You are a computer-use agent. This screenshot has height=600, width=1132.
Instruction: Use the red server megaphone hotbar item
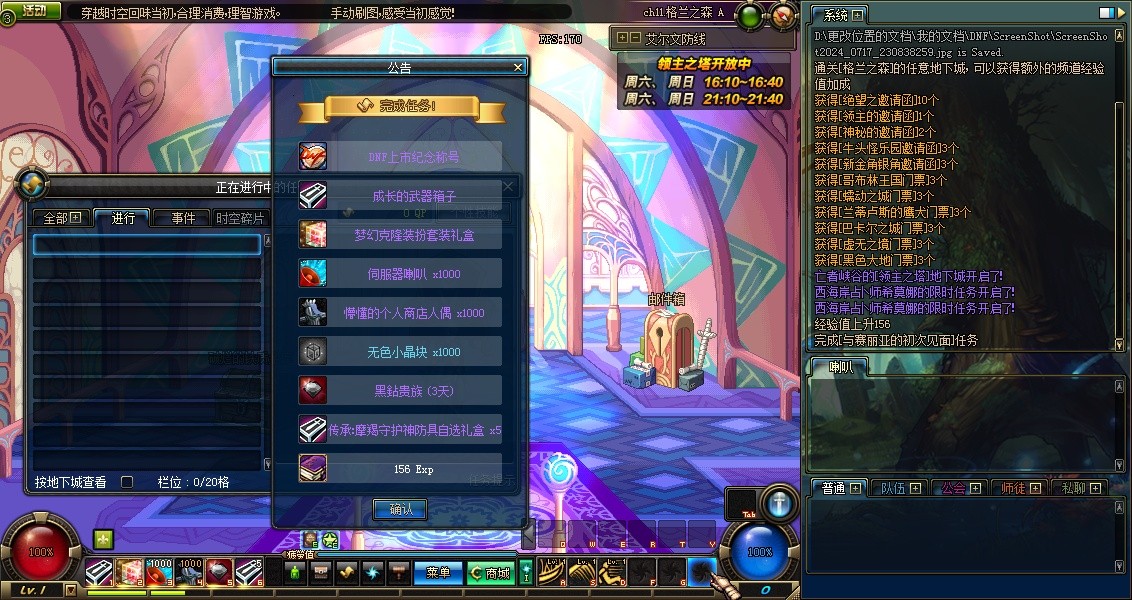pos(159,572)
